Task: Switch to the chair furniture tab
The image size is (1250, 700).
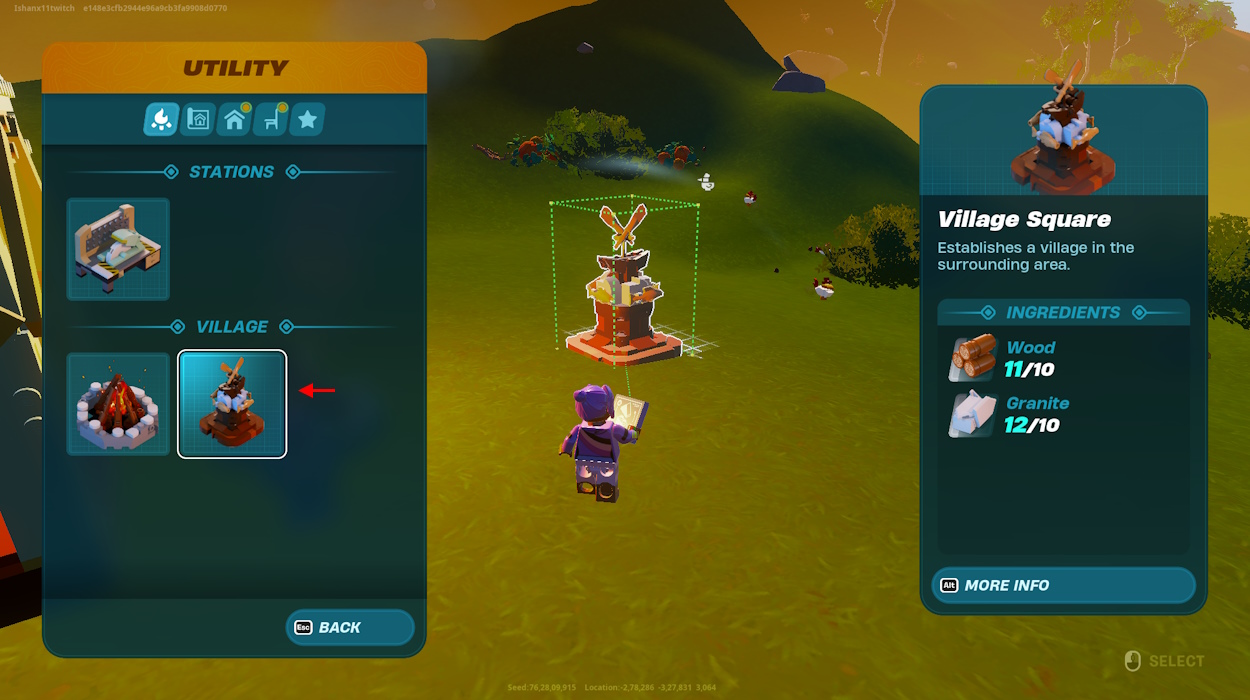Action: click(x=271, y=120)
